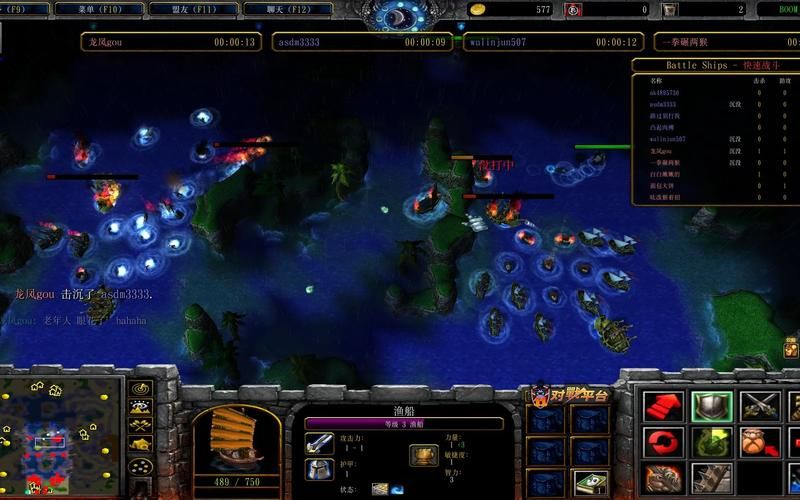Image resolution: width=800 pixels, height=500 pixels.
Task: Activate the highlighted shield command
Action: coord(711,406)
